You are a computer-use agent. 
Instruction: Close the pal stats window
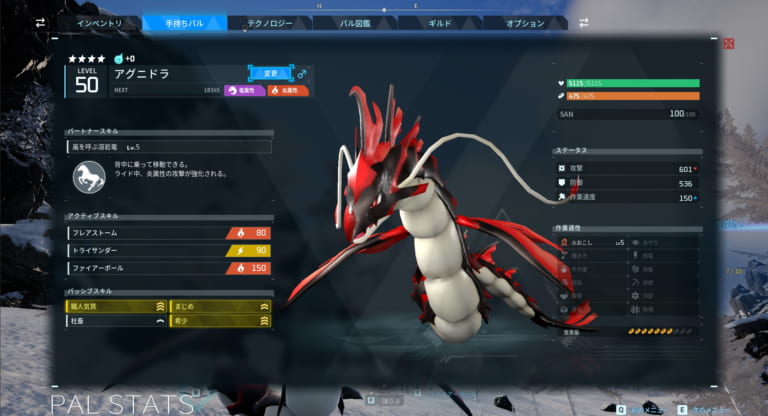[729, 44]
